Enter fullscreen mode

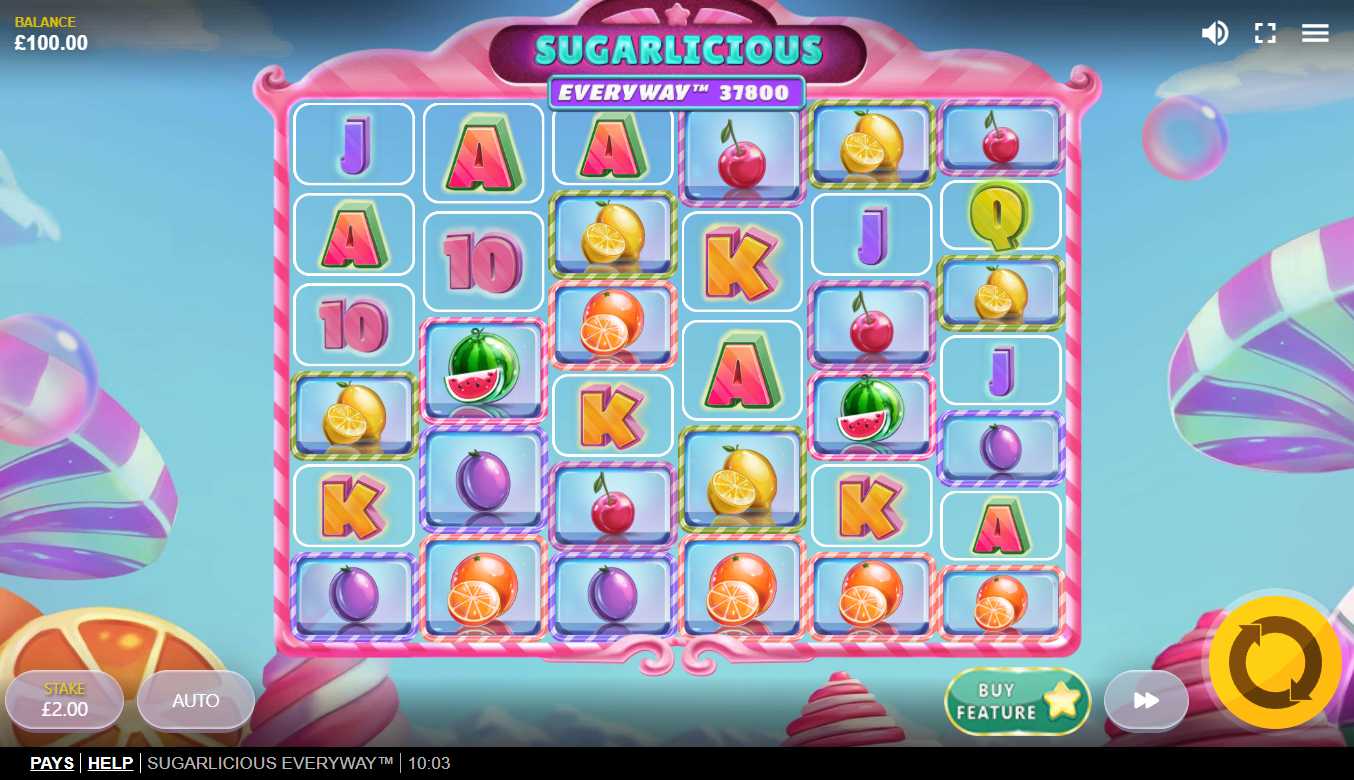pyautogui.click(x=1265, y=33)
